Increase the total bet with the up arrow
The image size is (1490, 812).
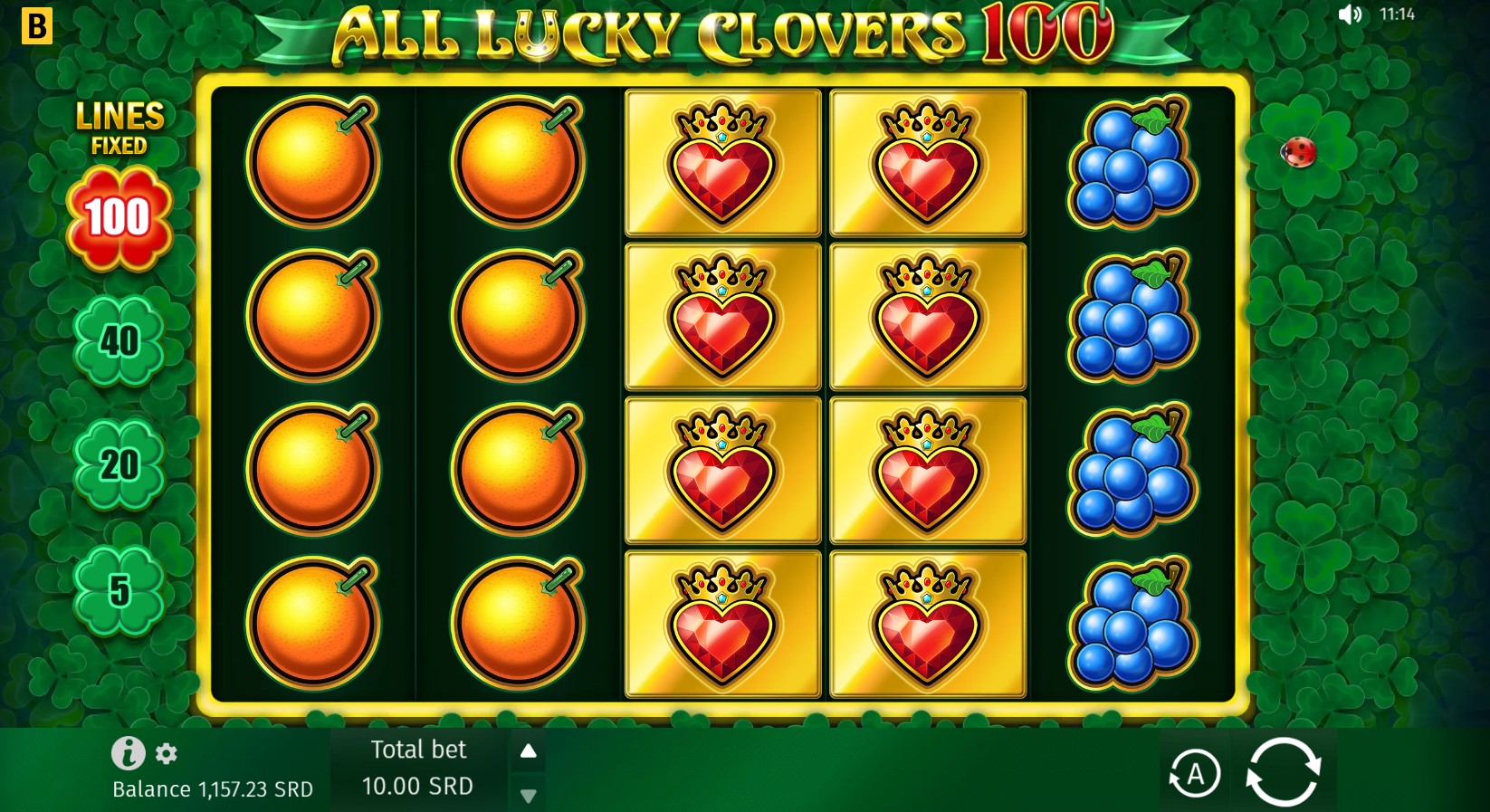pos(528,750)
